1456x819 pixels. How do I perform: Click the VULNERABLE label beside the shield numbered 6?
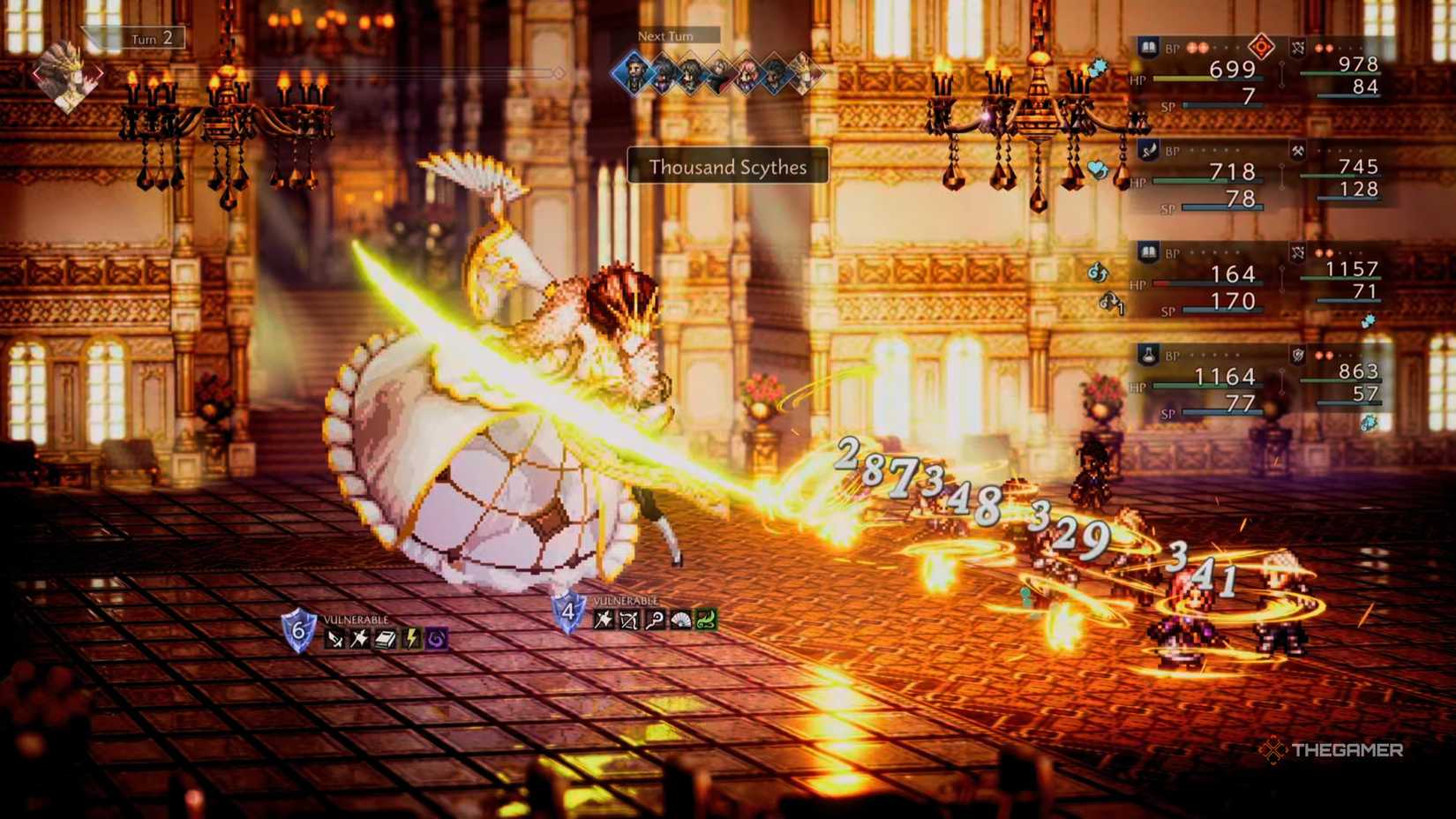click(x=356, y=619)
